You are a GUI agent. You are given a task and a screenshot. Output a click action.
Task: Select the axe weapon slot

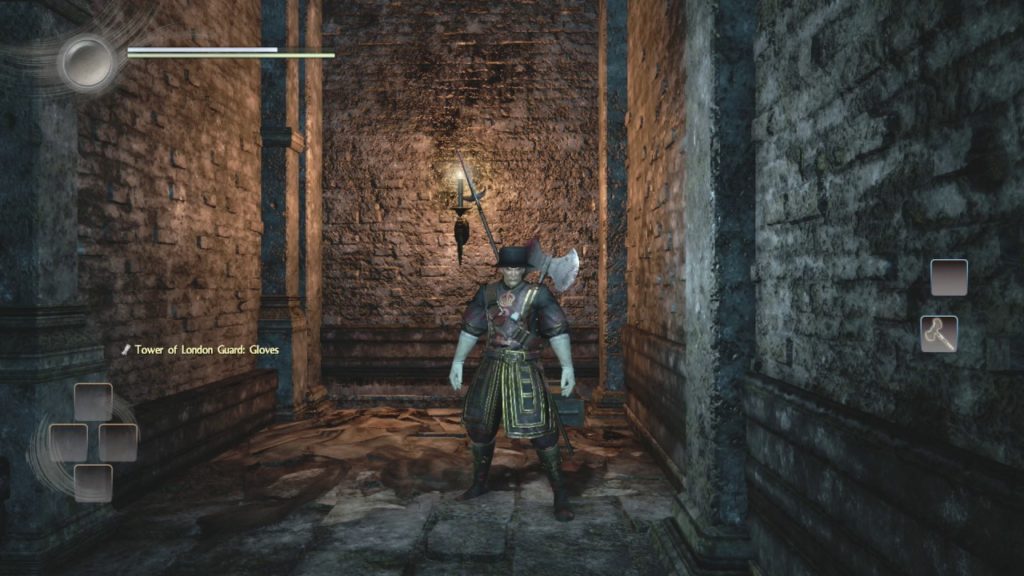(939, 334)
